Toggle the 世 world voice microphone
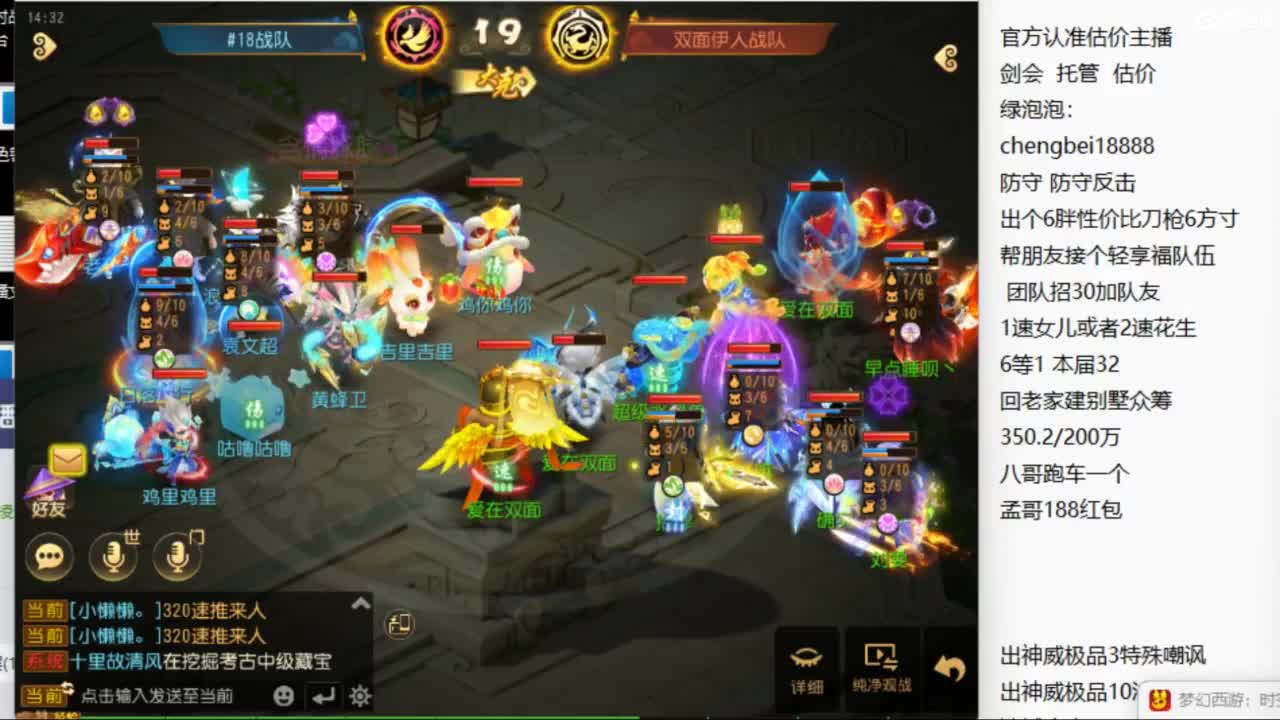The height and width of the screenshot is (720, 1280). click(113, 557)
